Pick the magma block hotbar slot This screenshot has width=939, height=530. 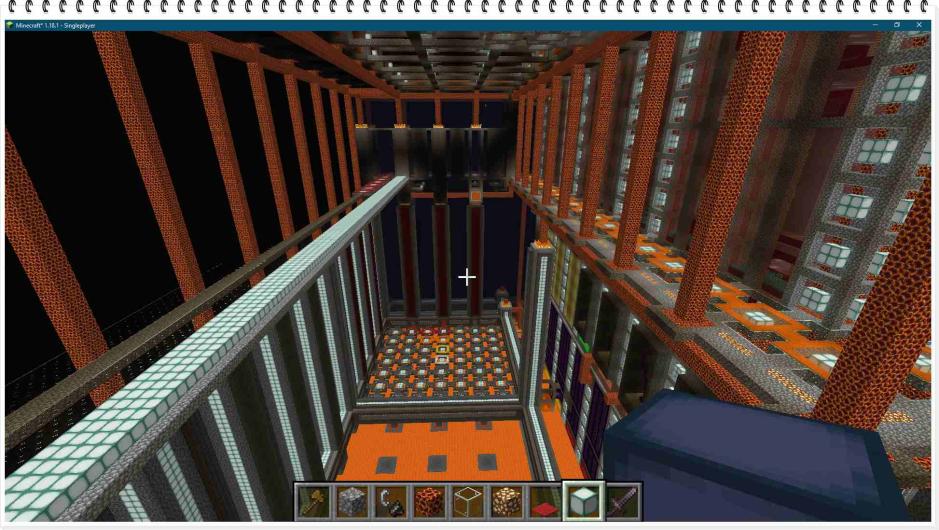429,501
